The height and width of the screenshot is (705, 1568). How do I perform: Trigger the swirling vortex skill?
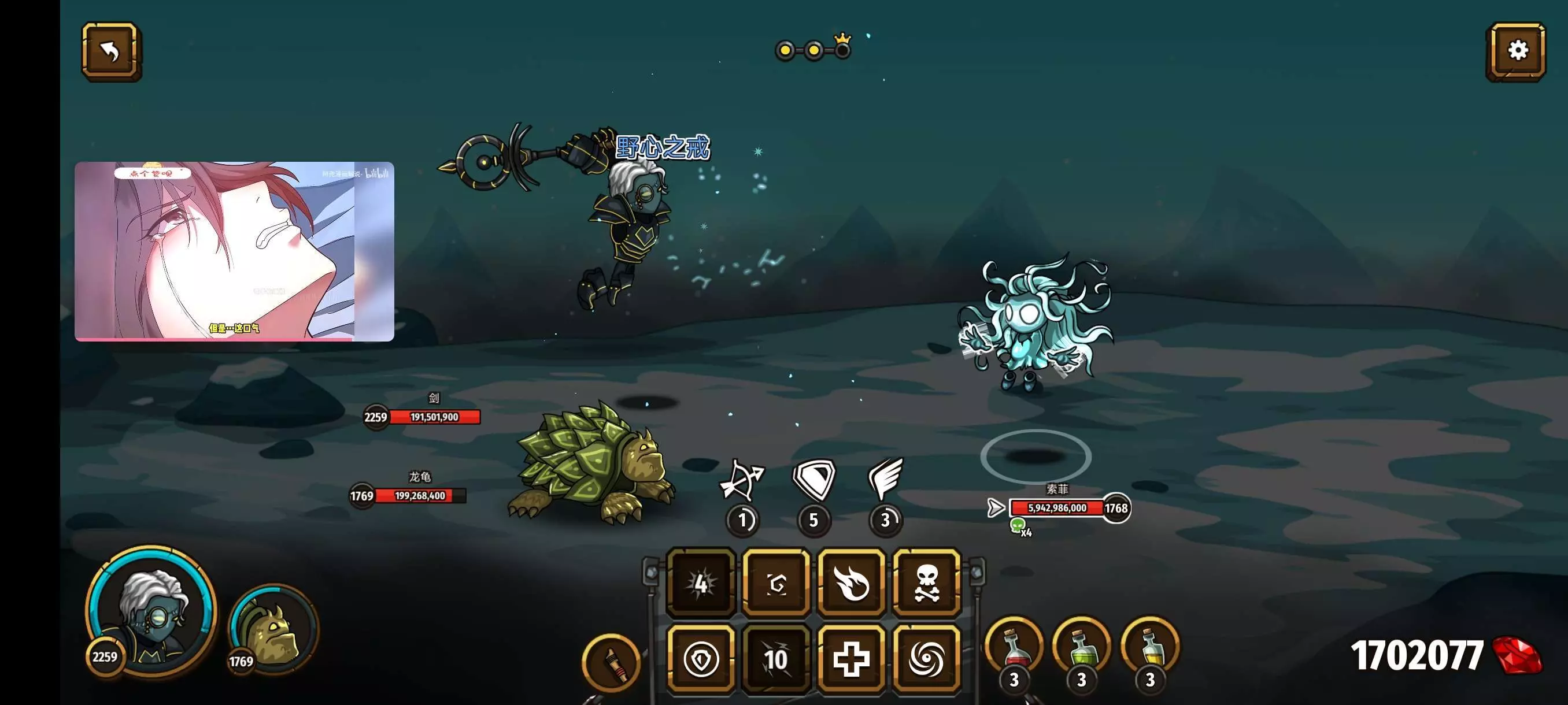point(926,659)
